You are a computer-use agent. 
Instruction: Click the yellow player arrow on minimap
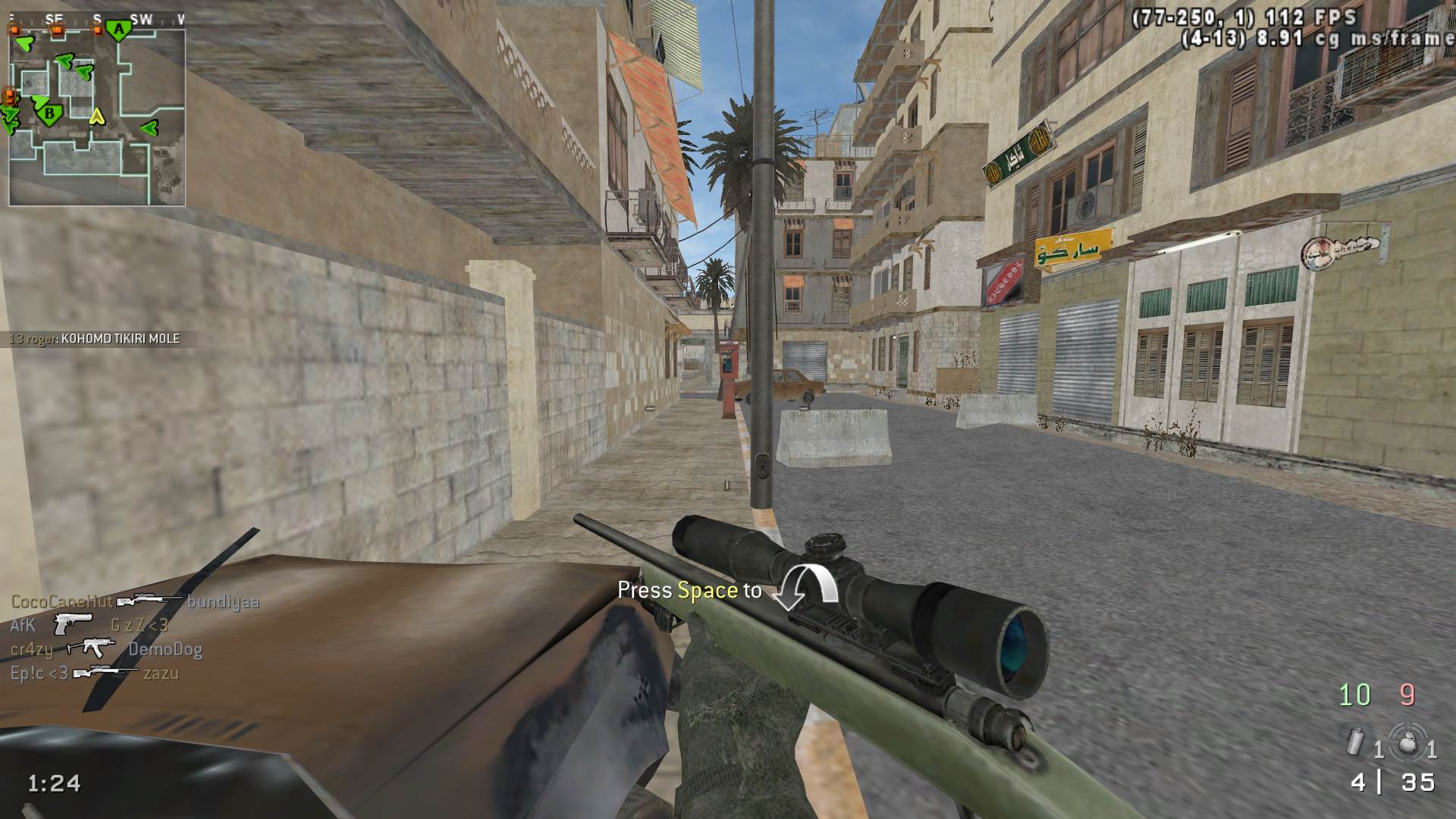[96, 117]
